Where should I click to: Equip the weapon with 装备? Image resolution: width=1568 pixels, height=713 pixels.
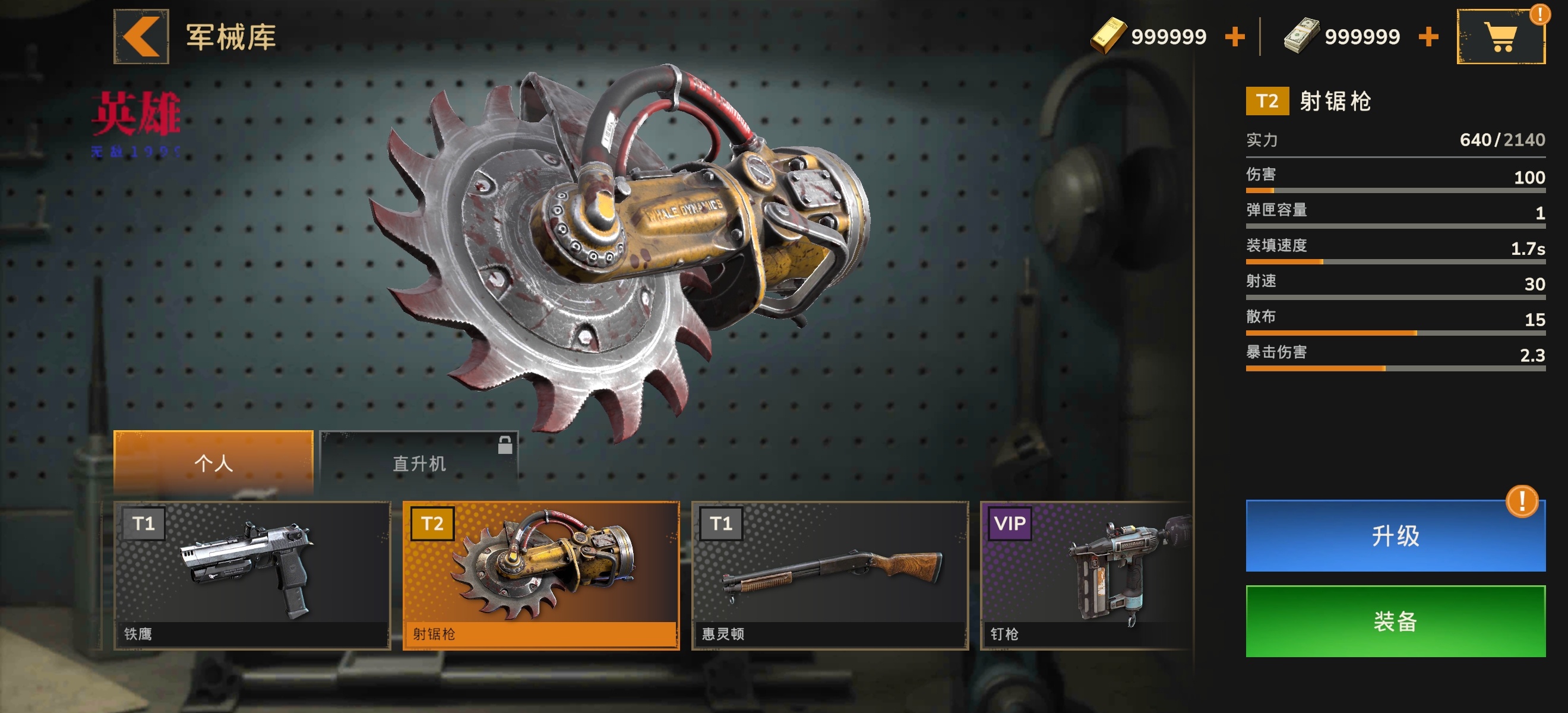coord(1395,621)
